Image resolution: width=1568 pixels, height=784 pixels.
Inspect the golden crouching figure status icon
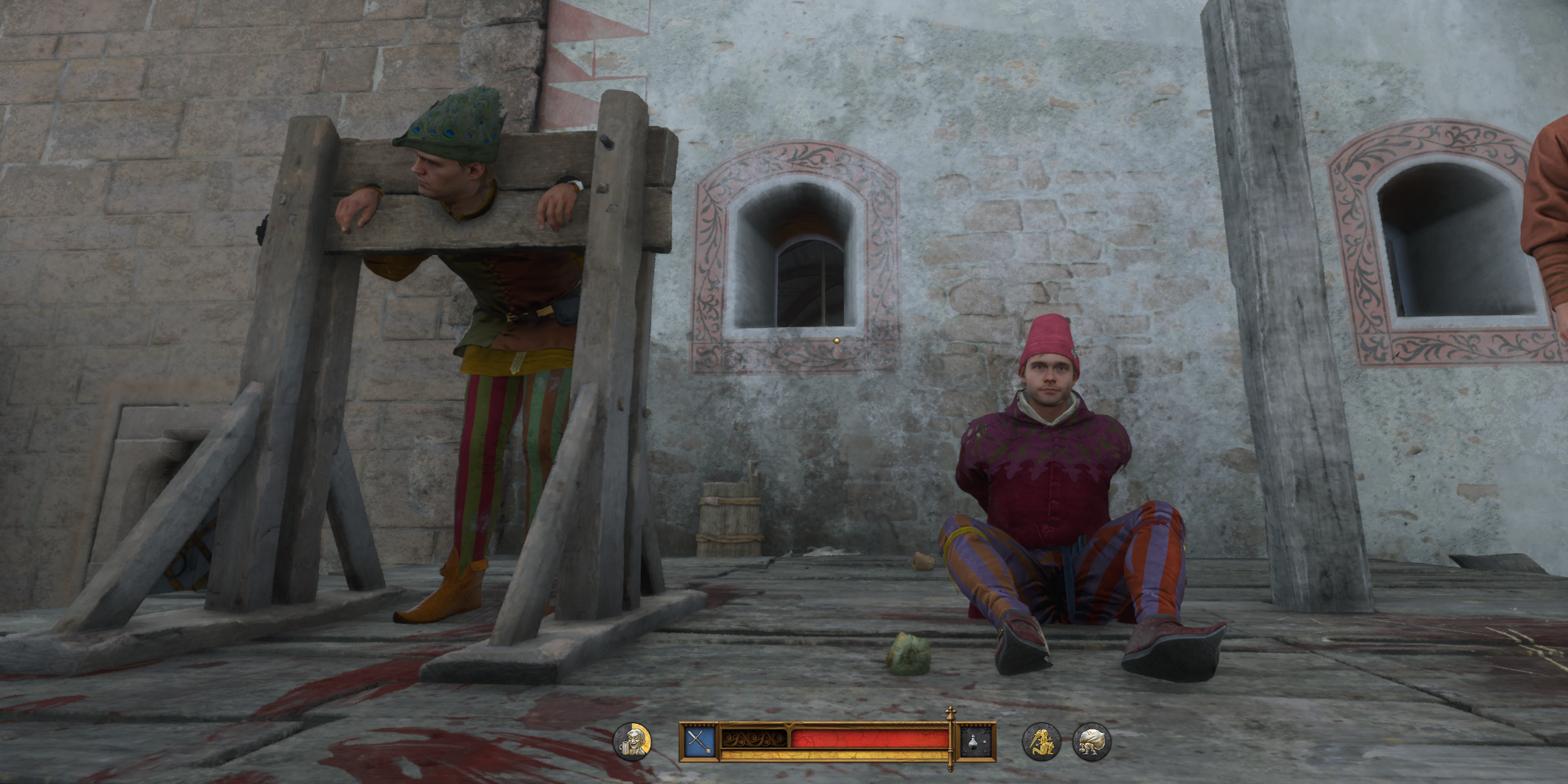(x=1041, y=742)
